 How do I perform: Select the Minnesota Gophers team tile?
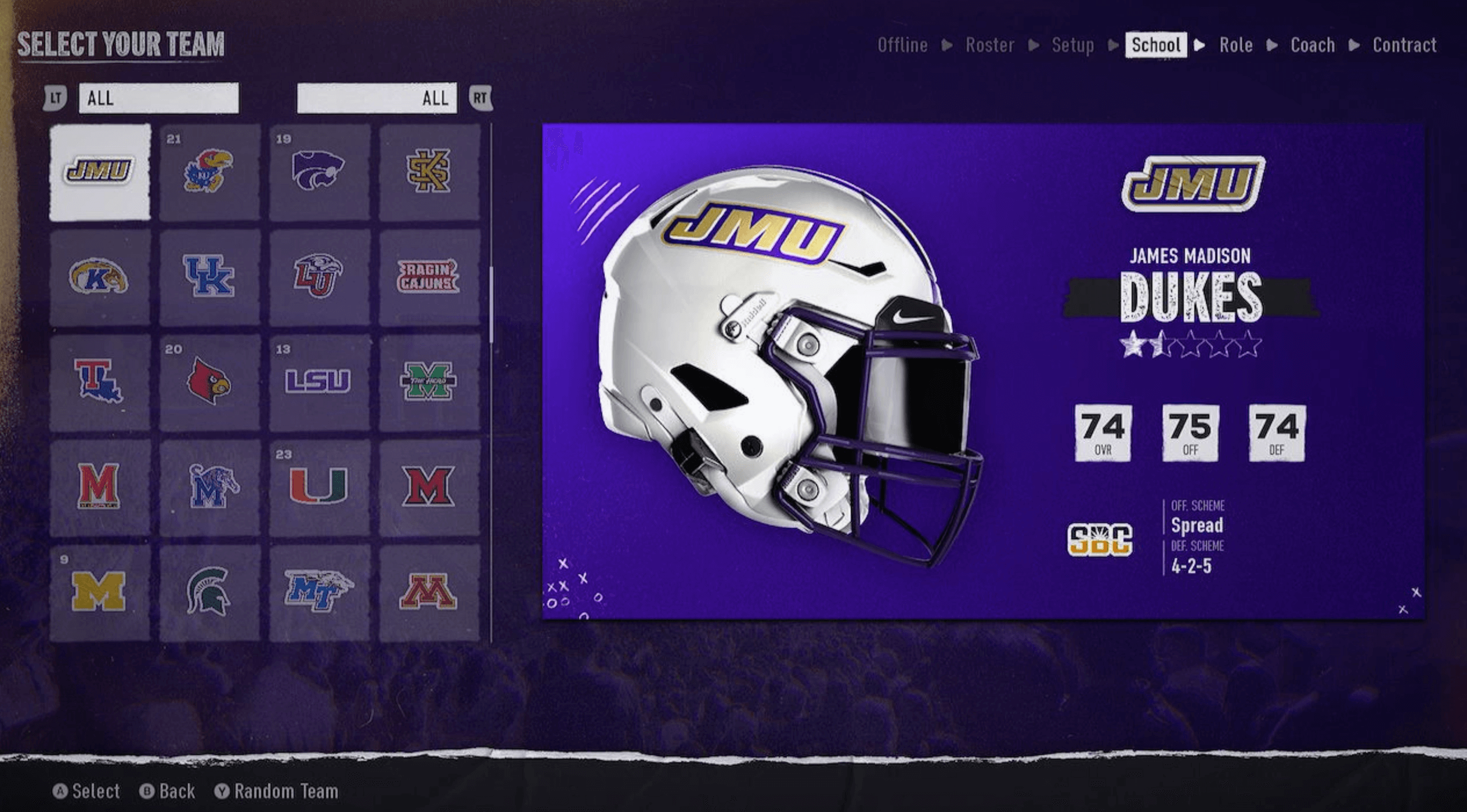(429, 592)
